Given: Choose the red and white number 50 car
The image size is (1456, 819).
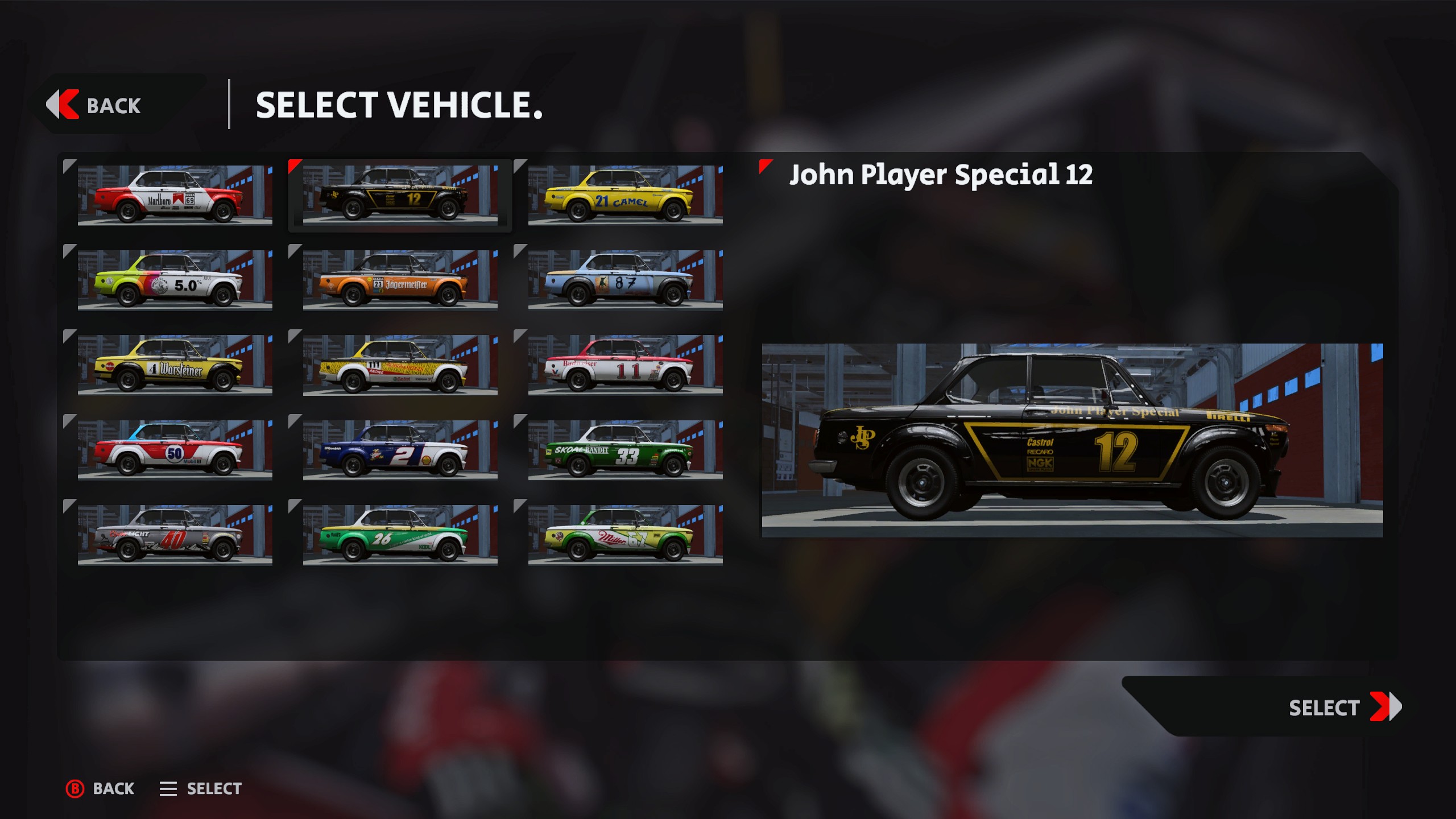Looking at the screenshot, I should (x=175, y=450).
